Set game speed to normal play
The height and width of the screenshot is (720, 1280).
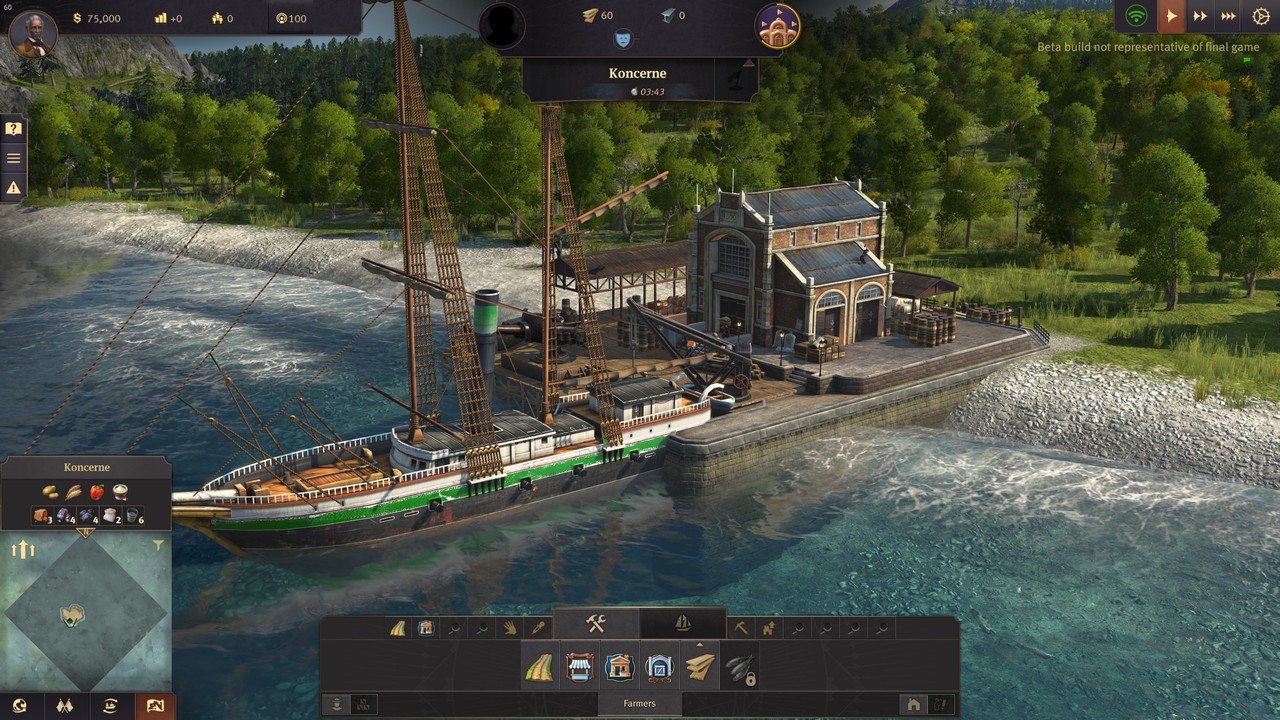tap(1170, 16)
